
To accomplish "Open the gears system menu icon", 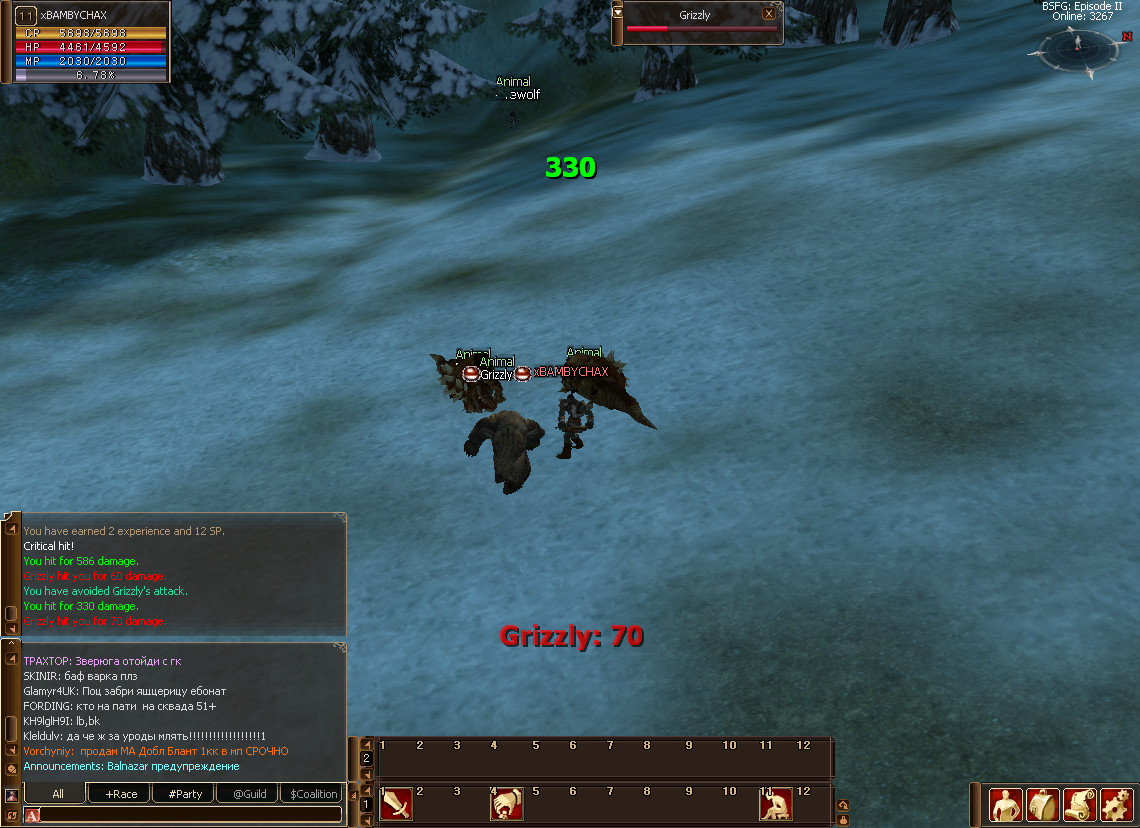I will pyautogui.click(x=1115, y=804).
